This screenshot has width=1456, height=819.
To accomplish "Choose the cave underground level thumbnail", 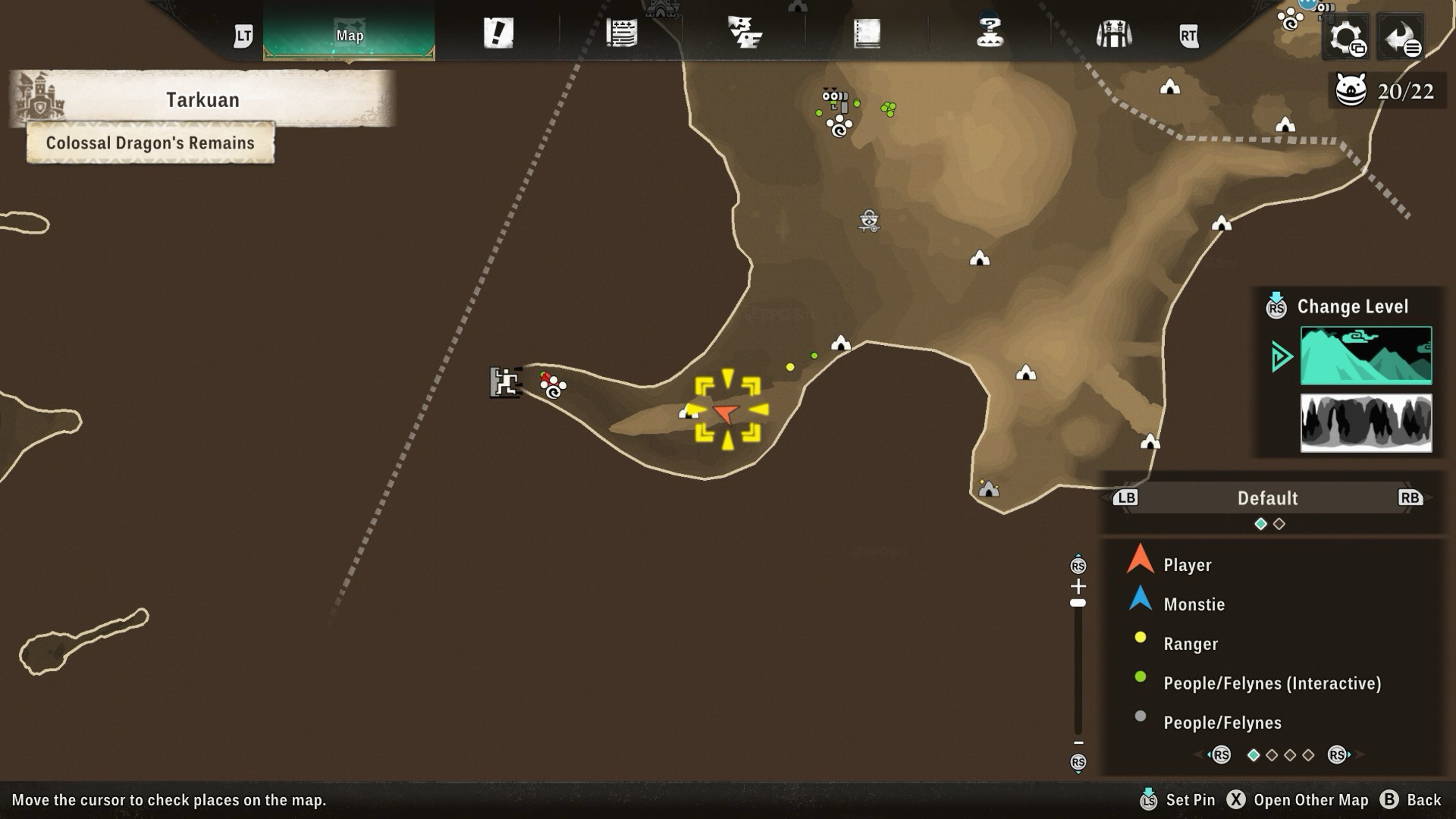I will [1366, 423].
